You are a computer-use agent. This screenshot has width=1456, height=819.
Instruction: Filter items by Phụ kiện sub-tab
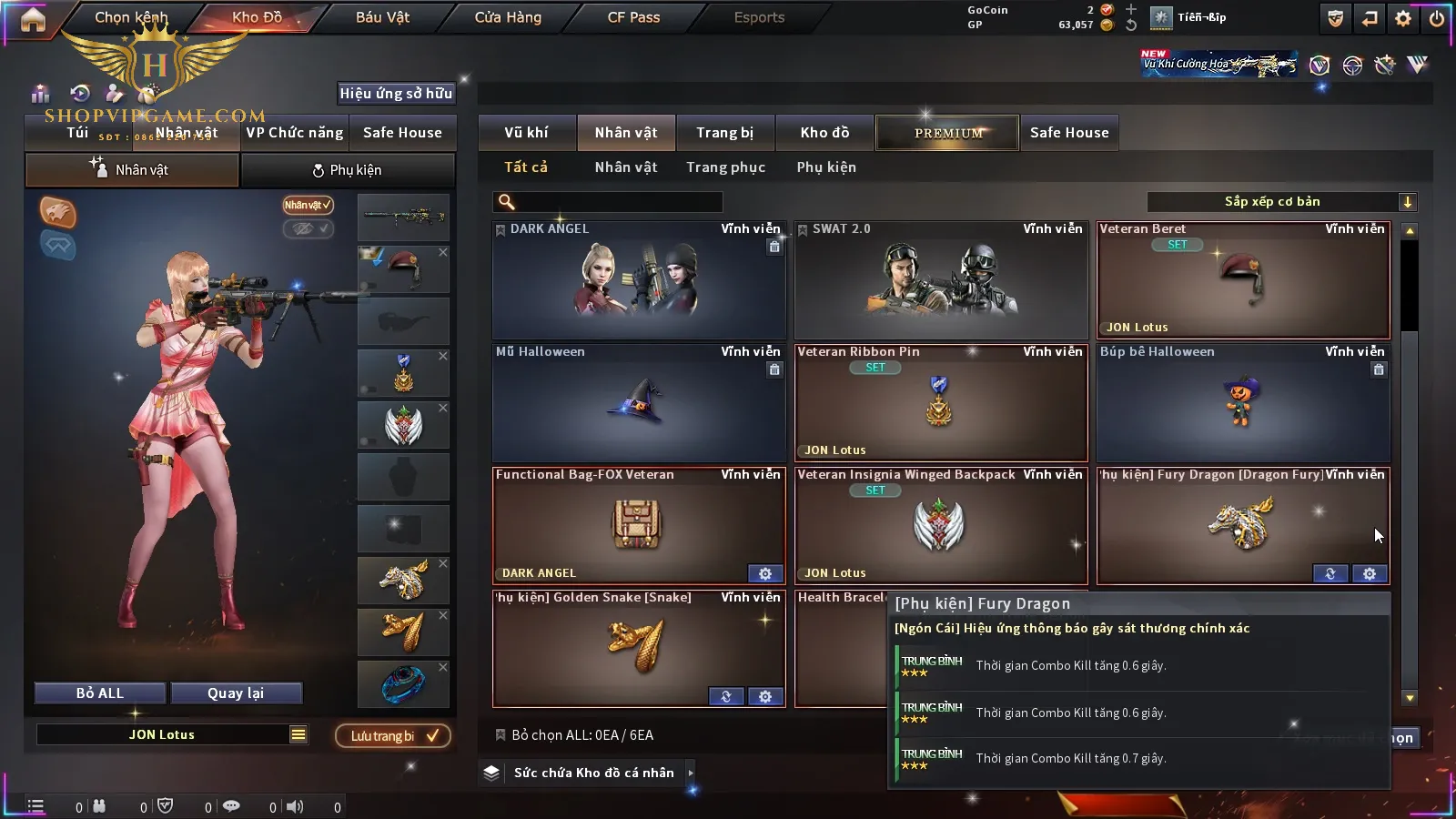tap(826, 167)
